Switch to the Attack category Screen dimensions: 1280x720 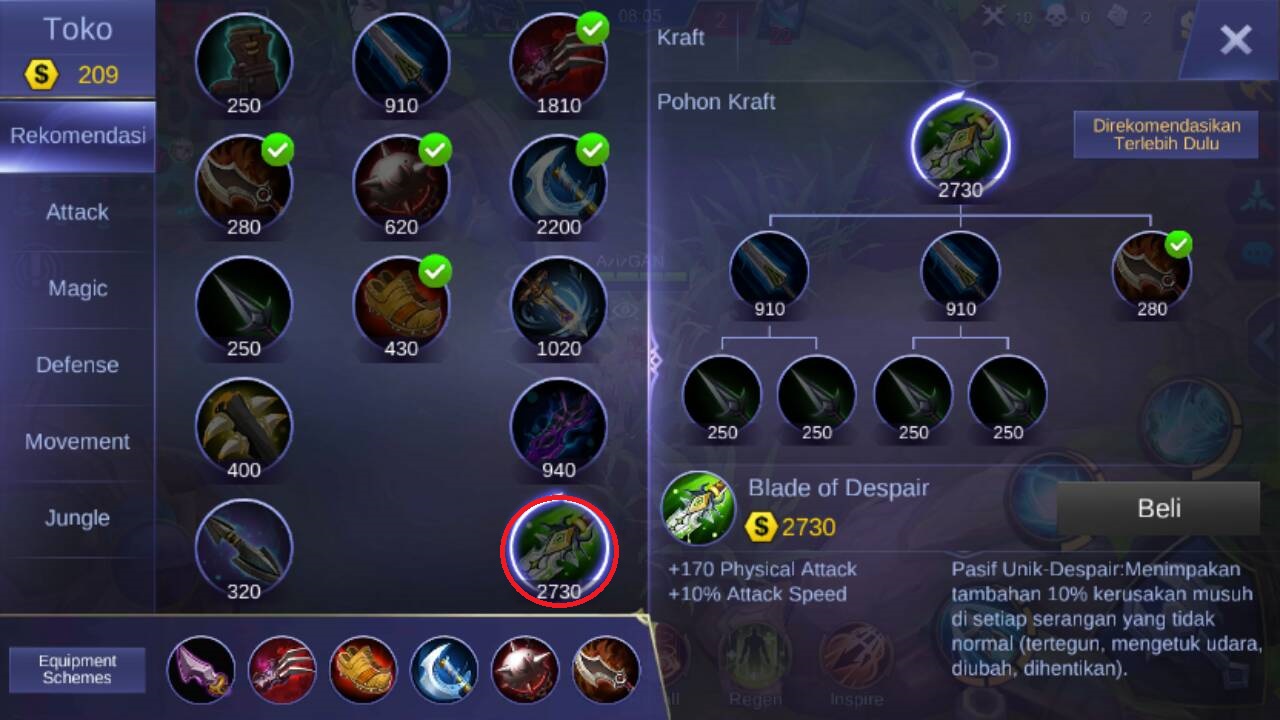(77, 212)
